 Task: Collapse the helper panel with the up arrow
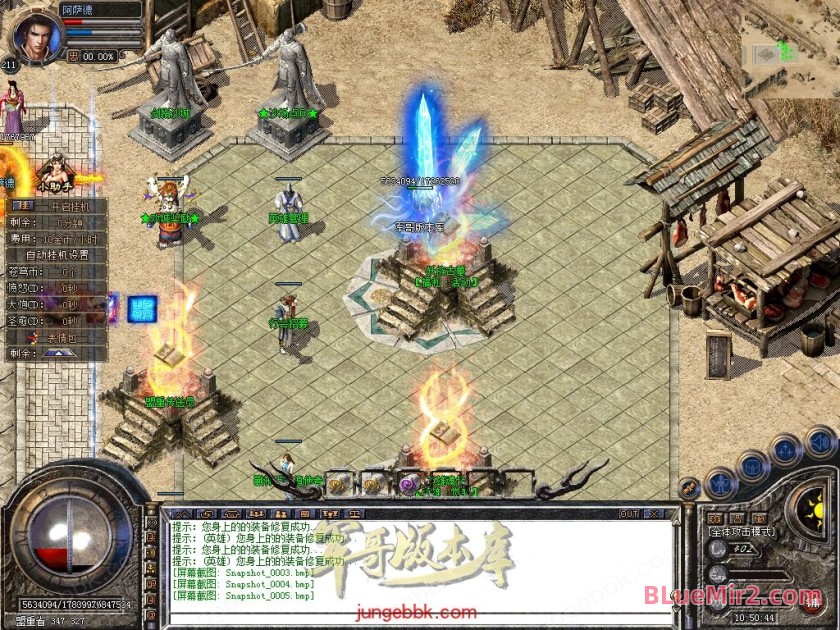pyautogui.click(x=58, y=353)
